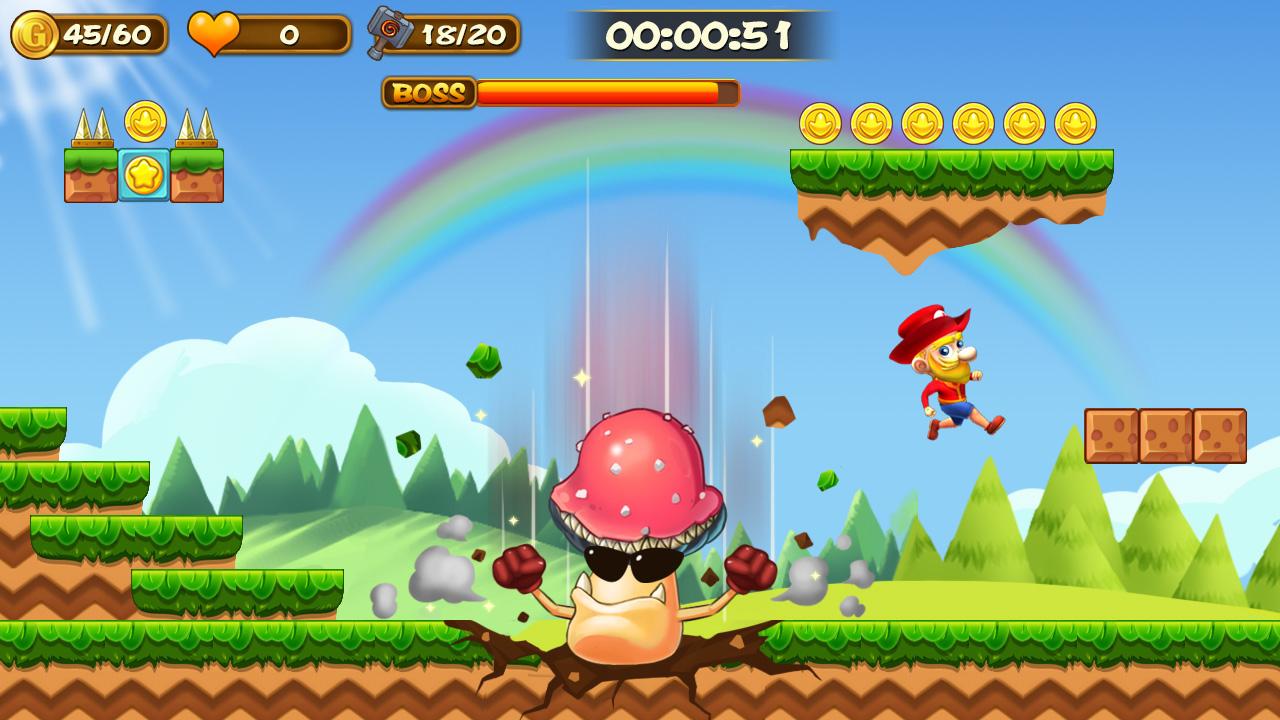Click the timer showing 00:00:51
This screenshot has height=720, width=1280.
coord(700,37)
